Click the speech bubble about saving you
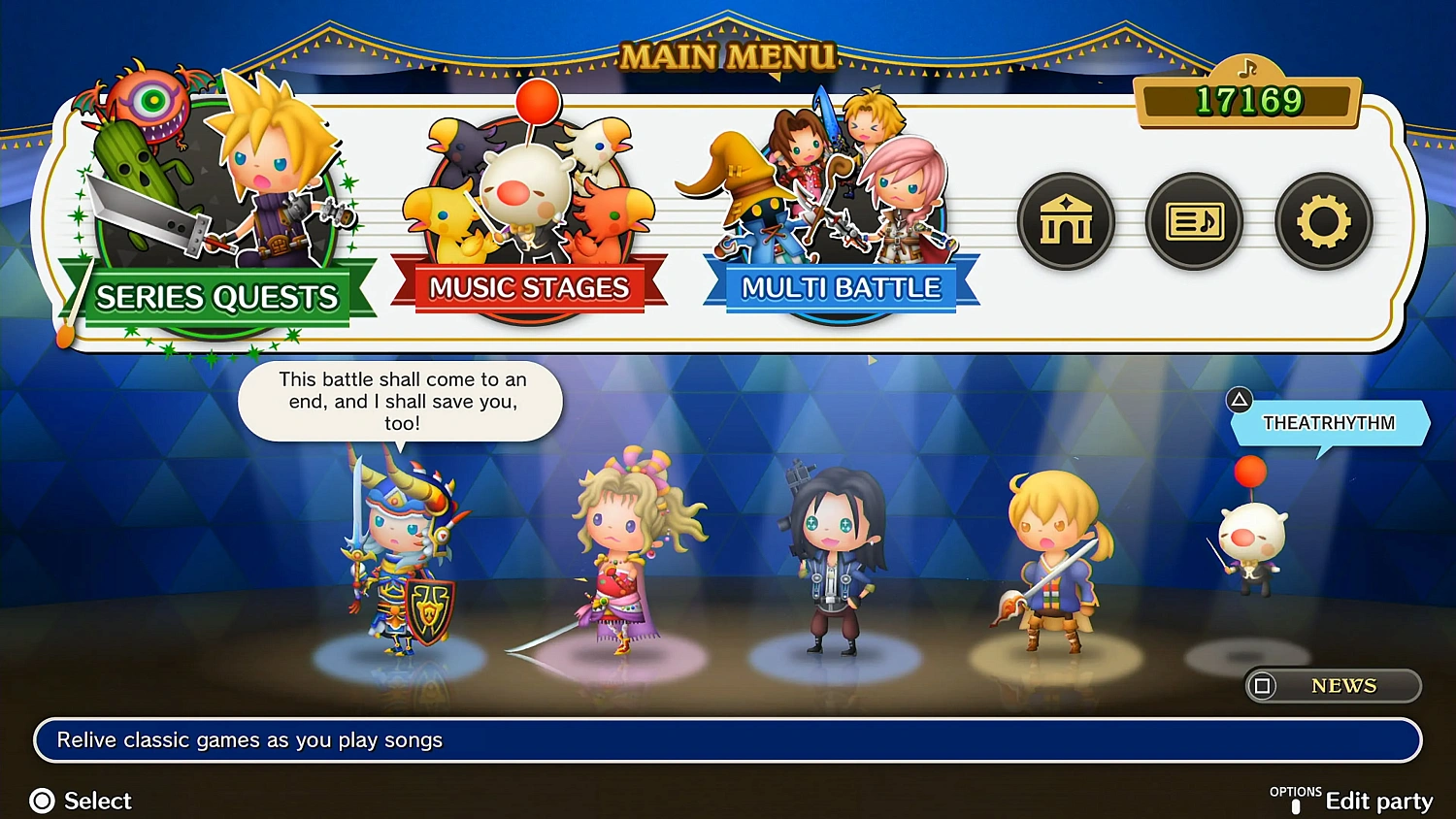This screenshot has height=819, width=1456. point(400,401)
